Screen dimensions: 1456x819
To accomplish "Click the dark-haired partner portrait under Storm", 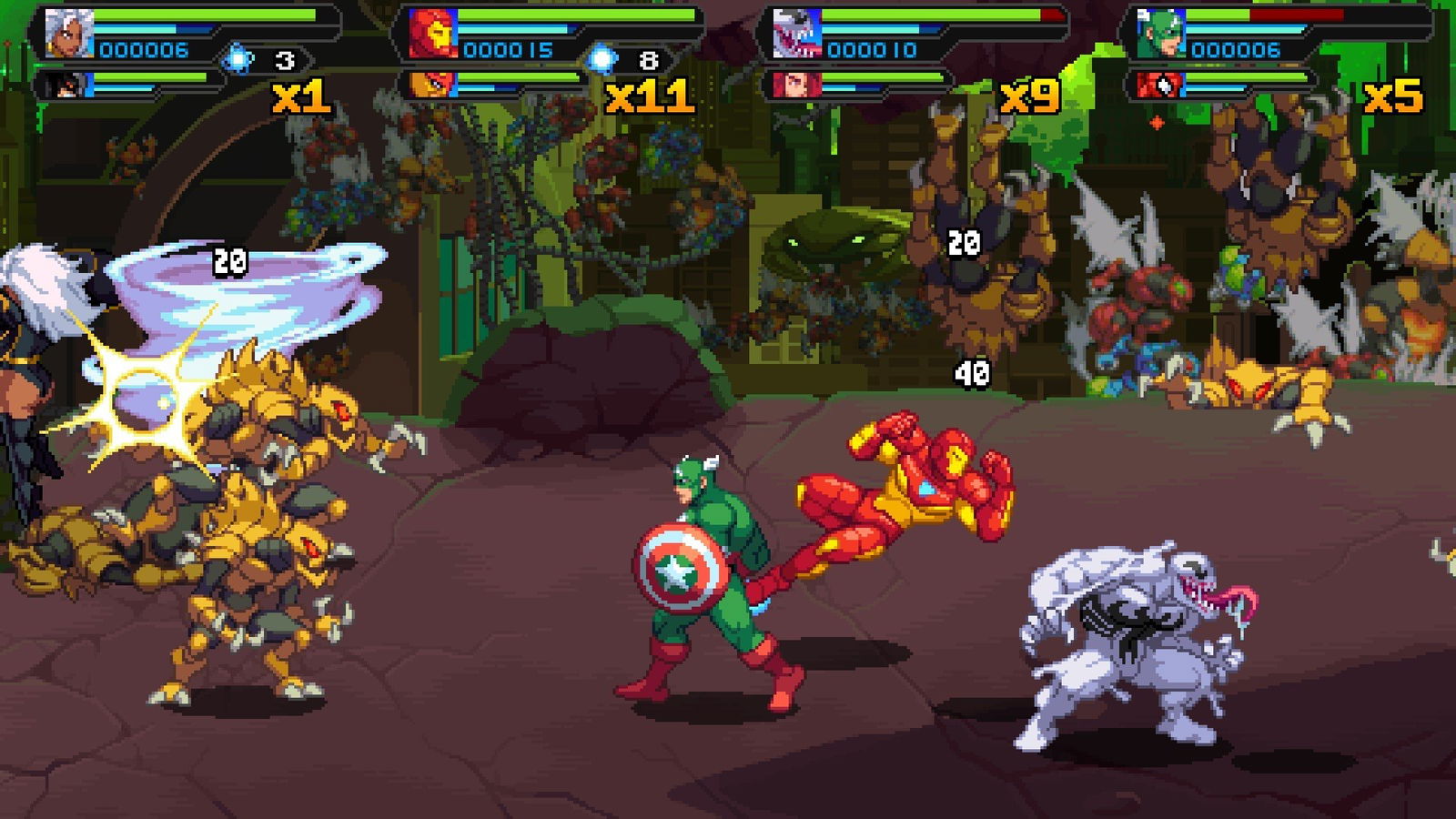I will pos(71,86).
